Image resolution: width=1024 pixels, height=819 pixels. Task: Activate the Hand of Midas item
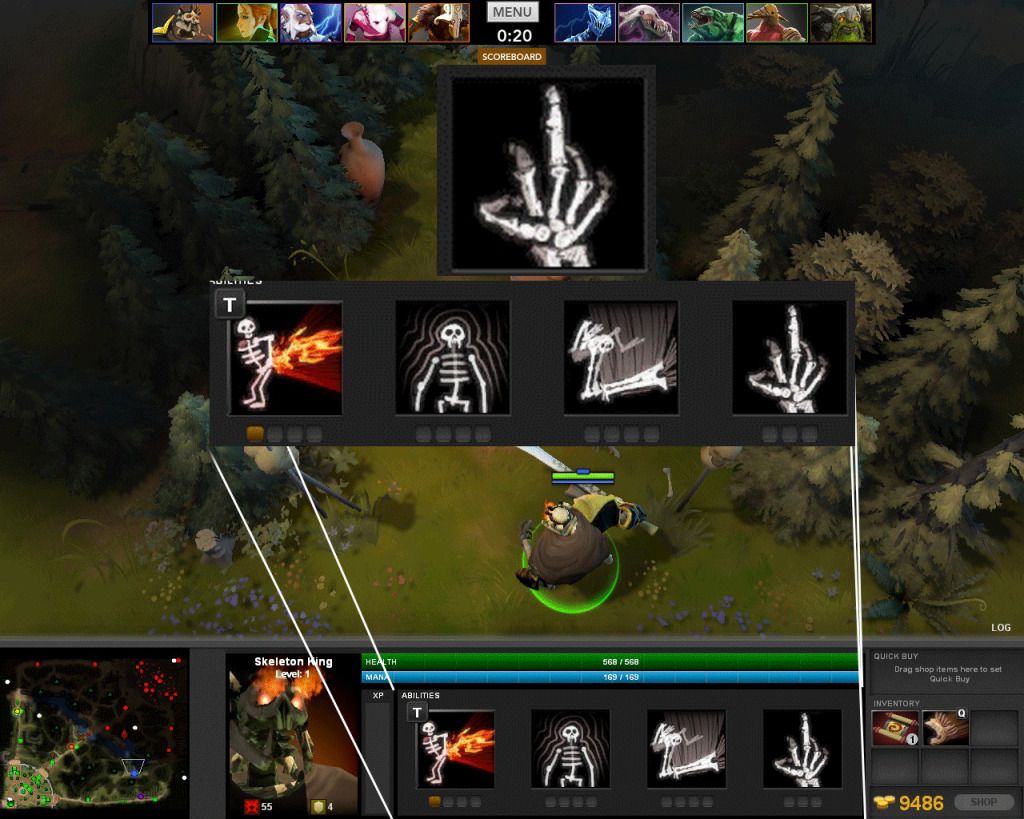click(943, 728)
